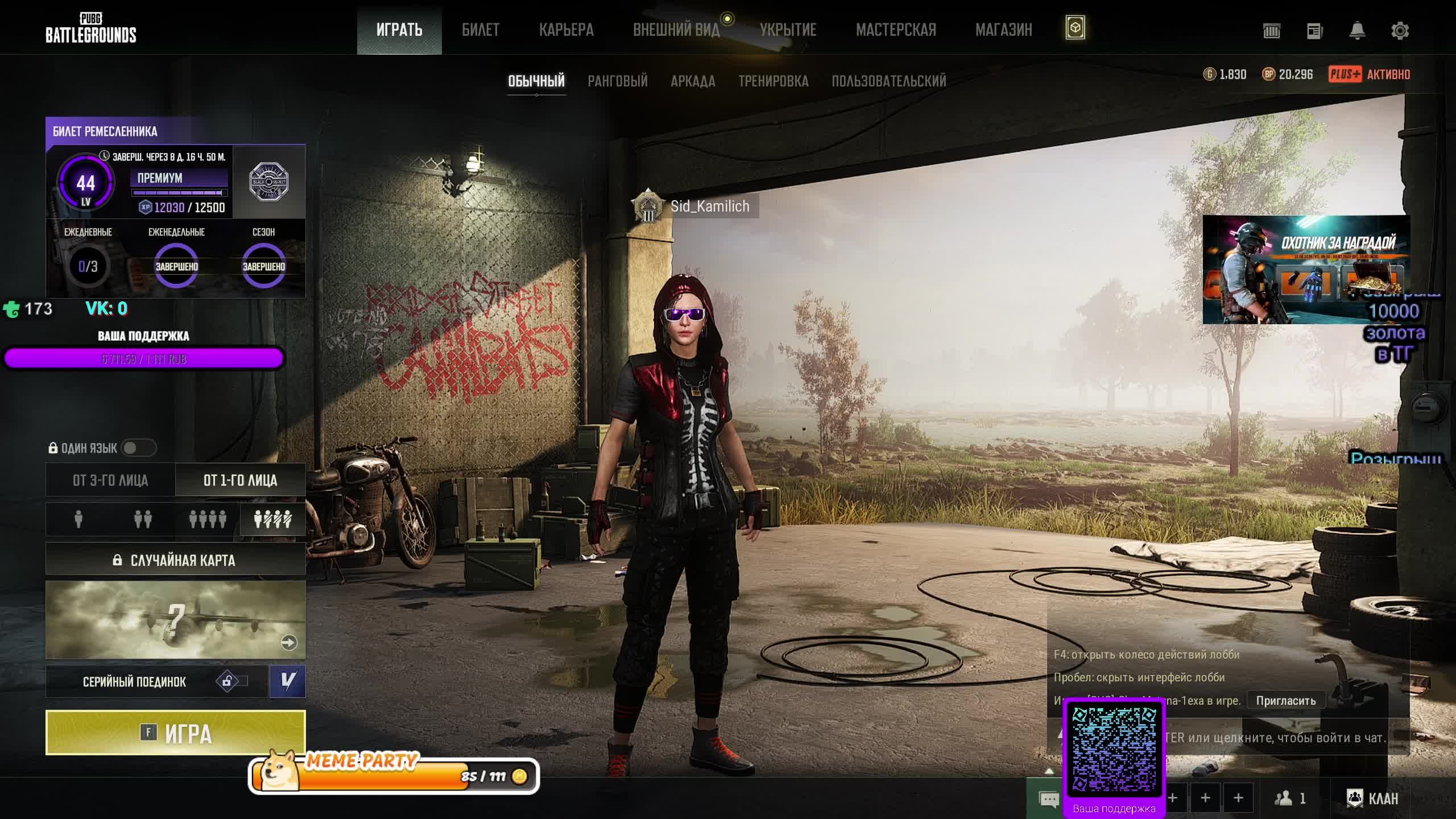1456x819 pixels.
Task: Open settings with the gear icon
Action: [1400, 31]
